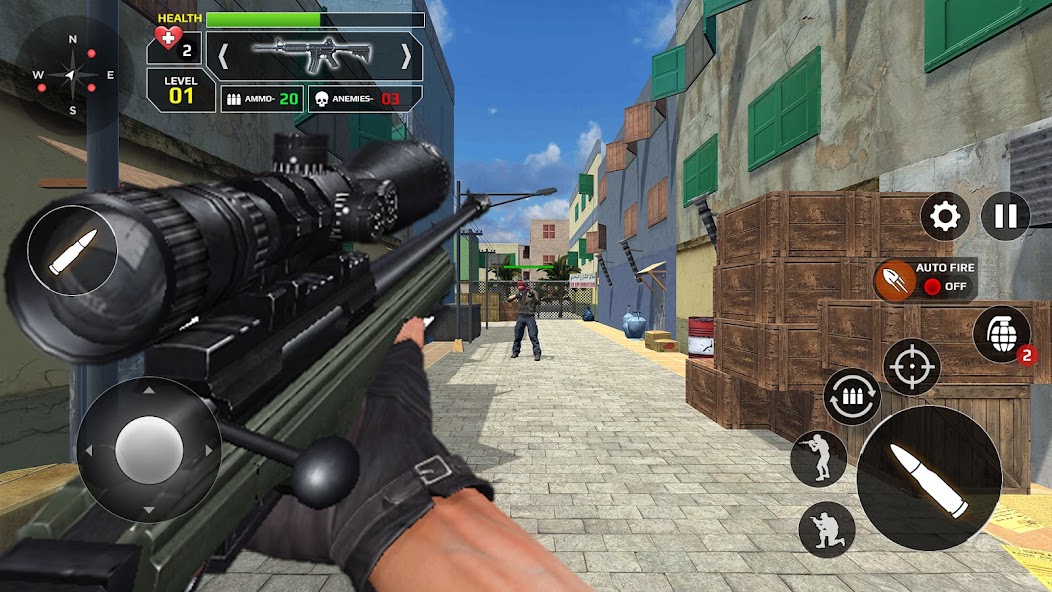Select the next weapon arrow
Image resolution: width=1052 pixels, height=592 pixels.
tap(406, 57)
